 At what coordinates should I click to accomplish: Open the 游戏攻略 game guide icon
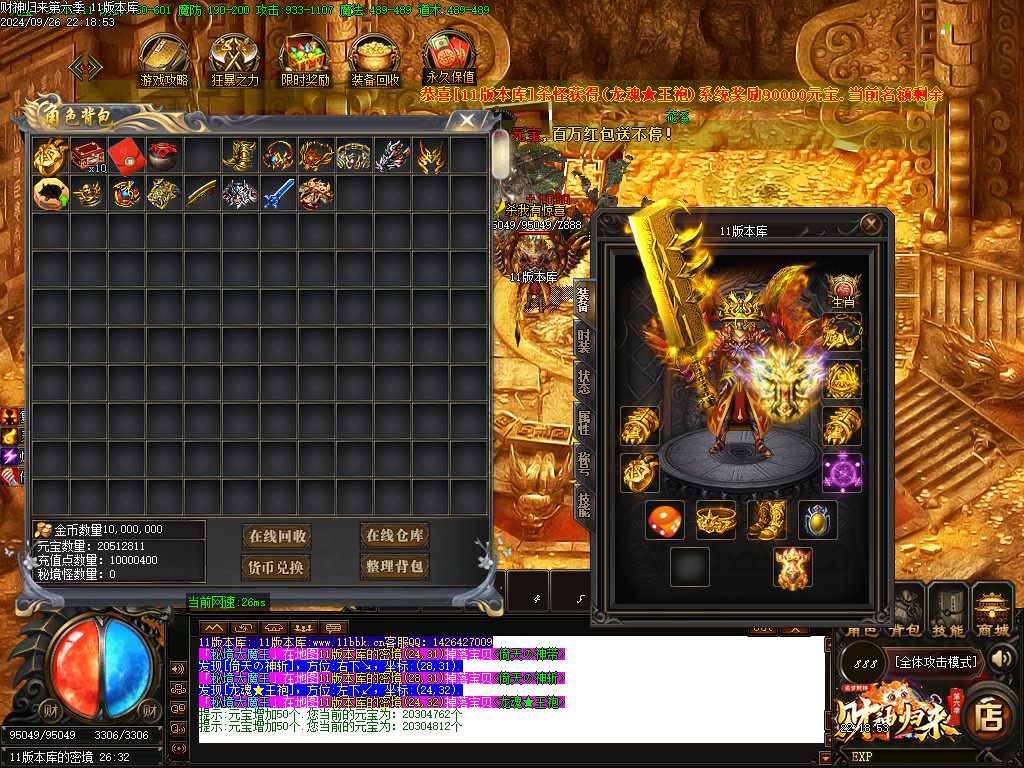tap(164, 60)
